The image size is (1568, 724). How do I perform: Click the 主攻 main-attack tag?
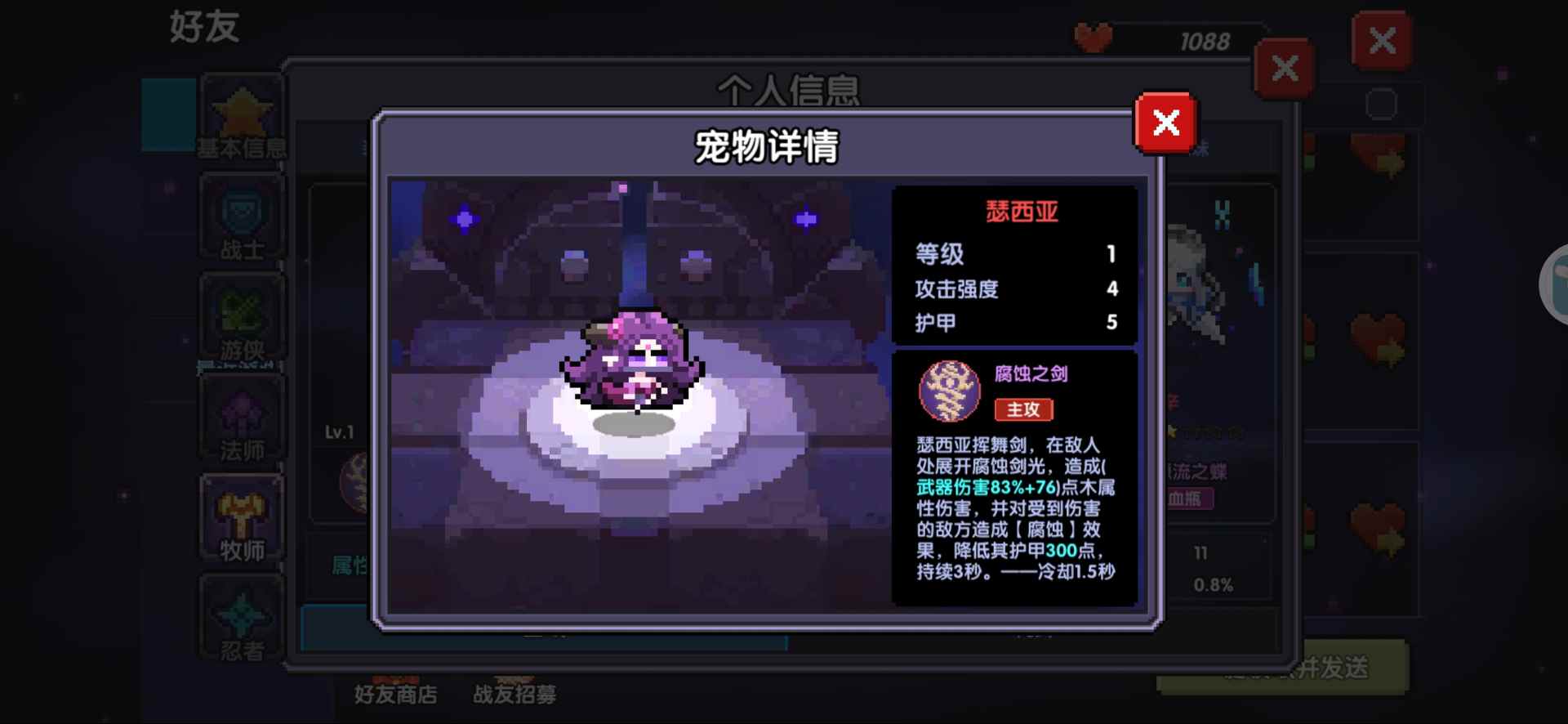[1023, 410]
